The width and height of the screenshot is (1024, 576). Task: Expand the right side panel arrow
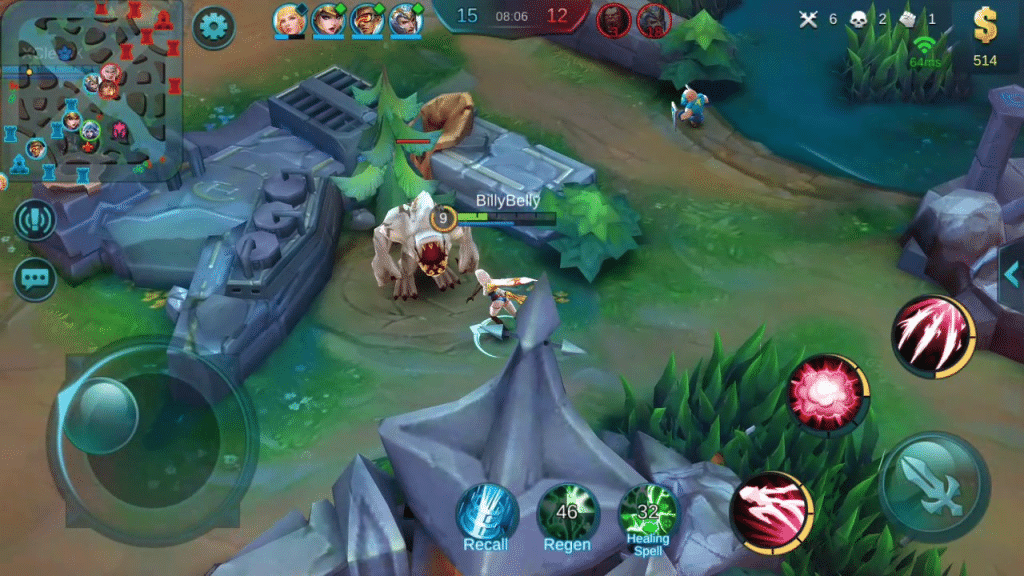tap(1011, 276)
